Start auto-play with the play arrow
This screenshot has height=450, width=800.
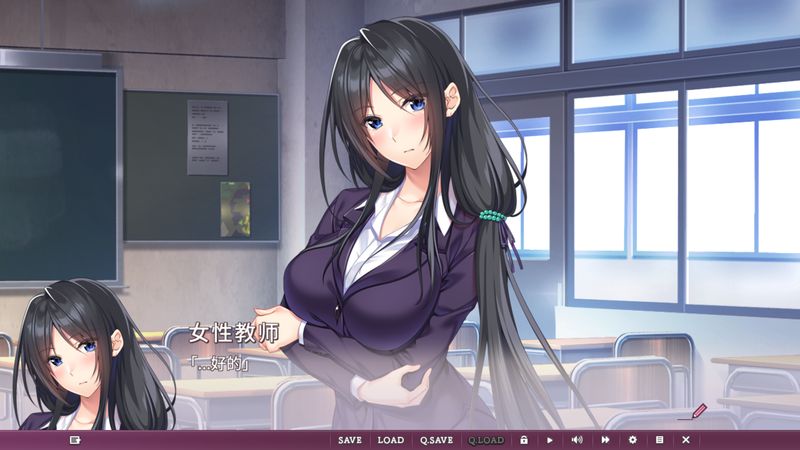pos(550,440)
